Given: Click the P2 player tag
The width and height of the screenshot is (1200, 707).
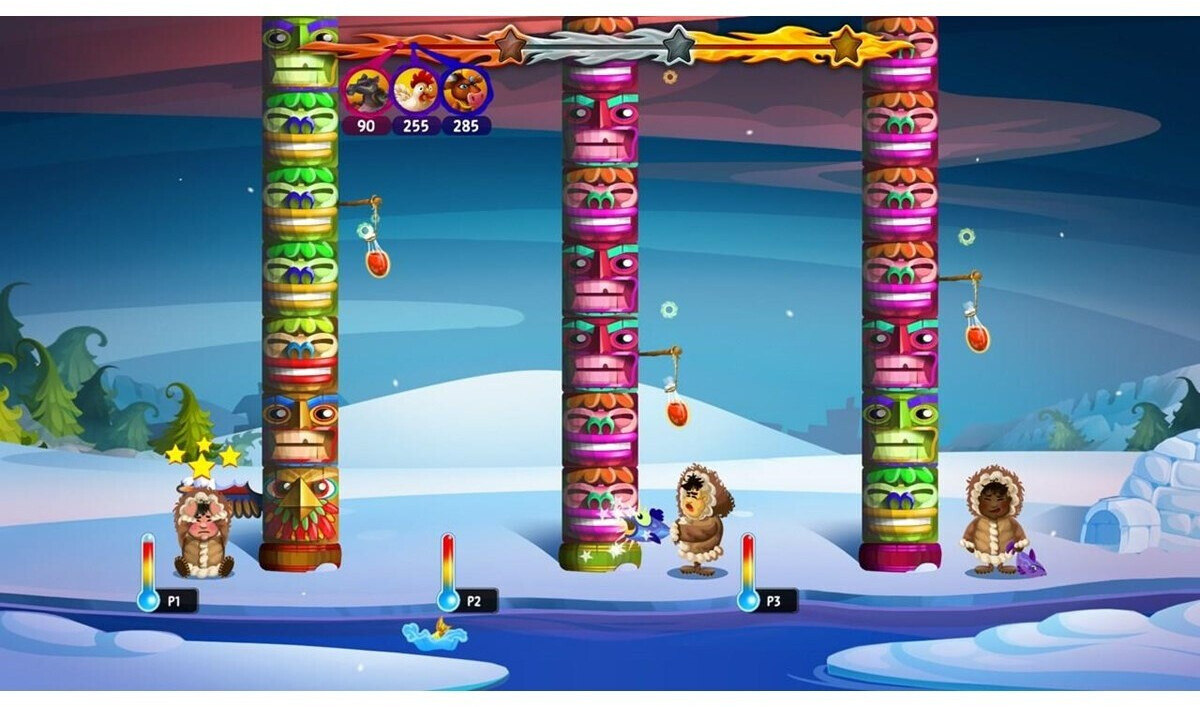Looking at the screenshot, I should 477,601.
